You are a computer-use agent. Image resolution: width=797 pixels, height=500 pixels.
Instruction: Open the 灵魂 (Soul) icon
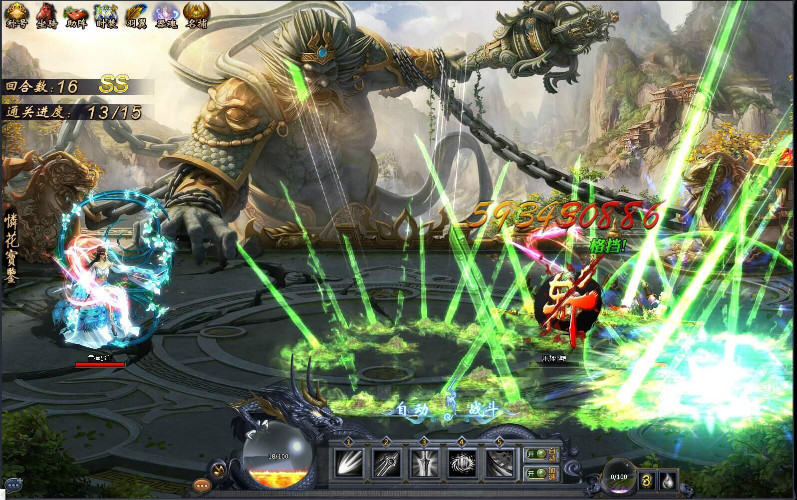165,14
